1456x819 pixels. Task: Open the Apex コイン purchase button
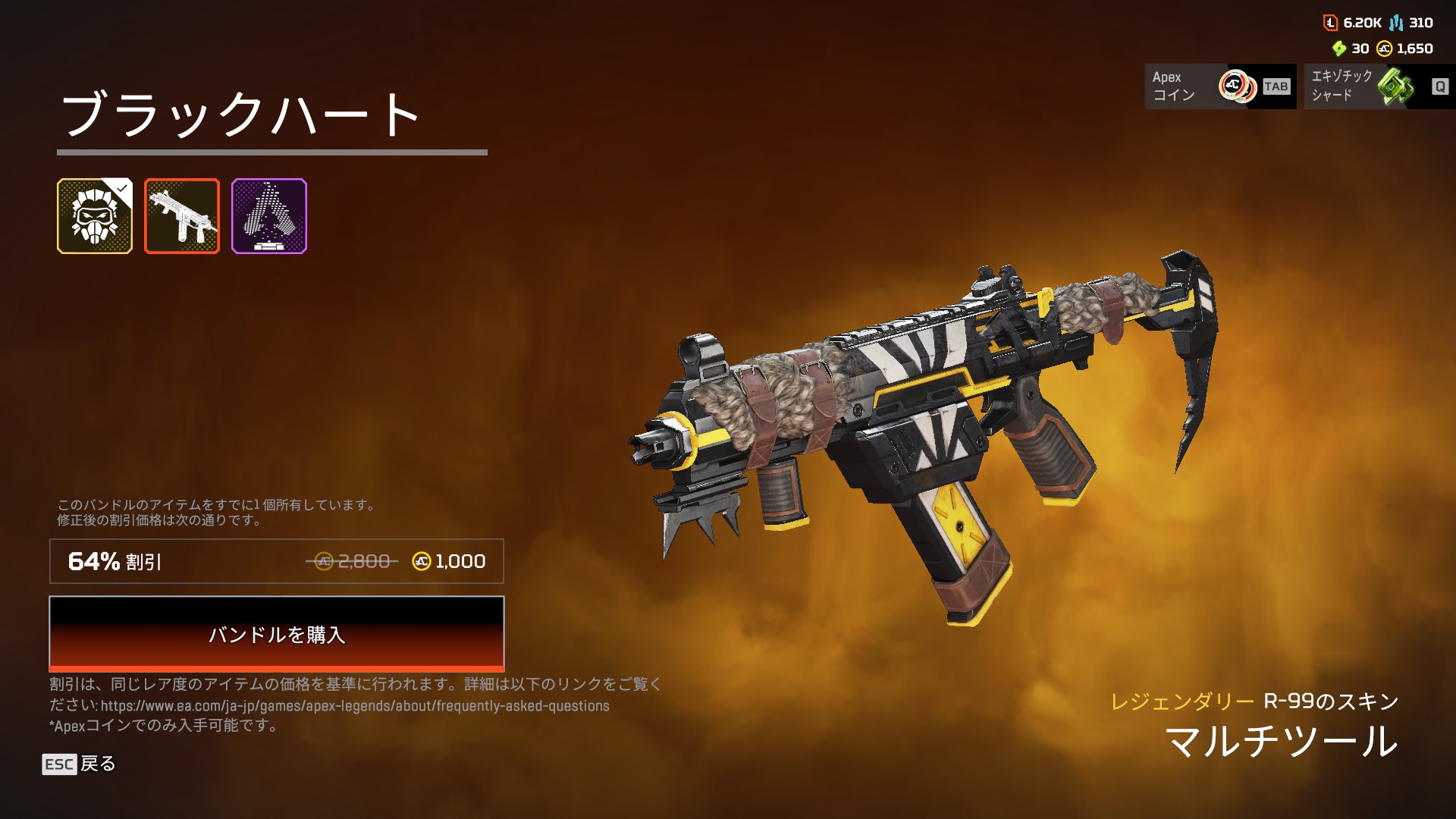1219,86
